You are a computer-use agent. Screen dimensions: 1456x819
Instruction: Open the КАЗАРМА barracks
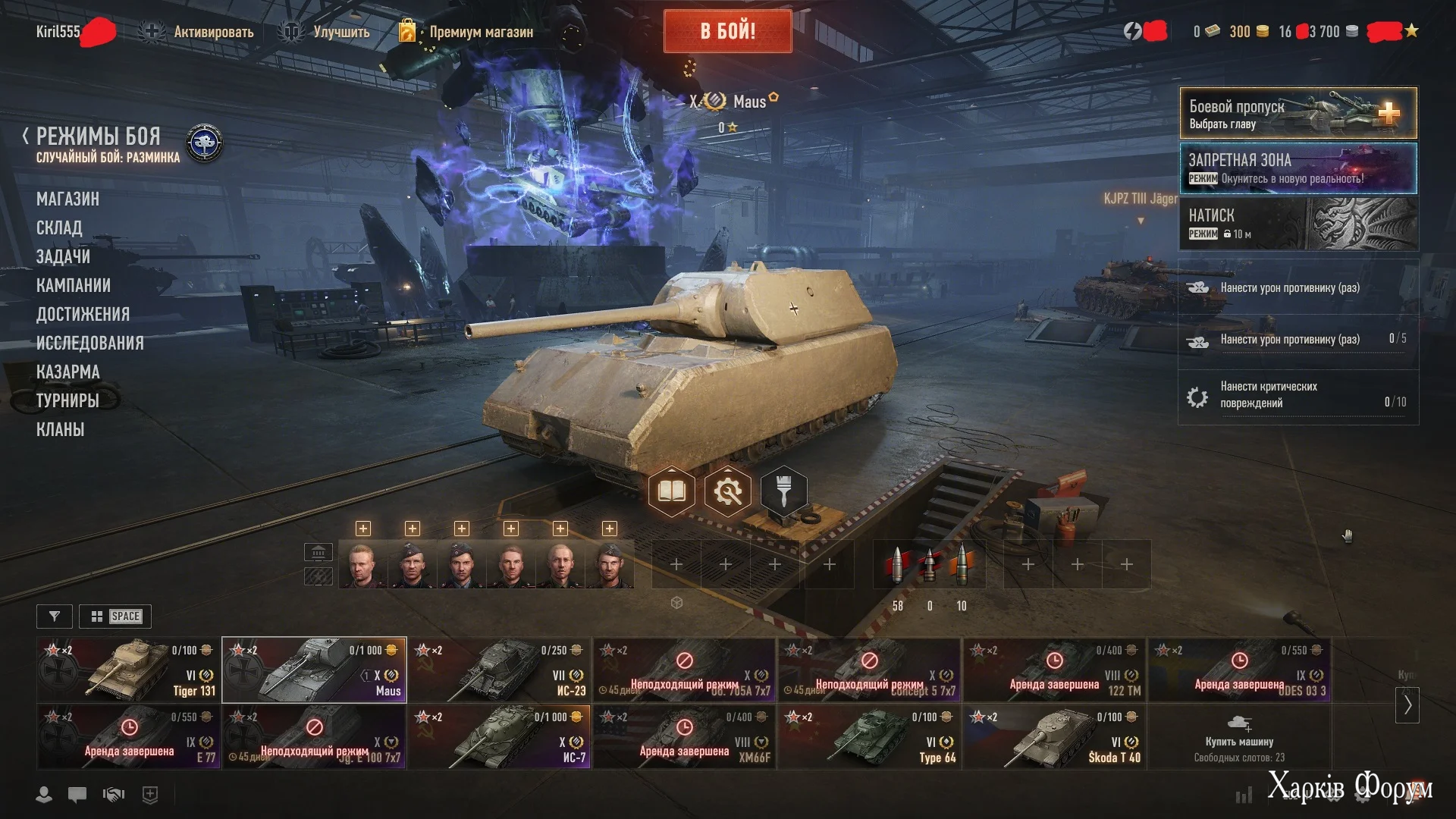click(67, 372)
